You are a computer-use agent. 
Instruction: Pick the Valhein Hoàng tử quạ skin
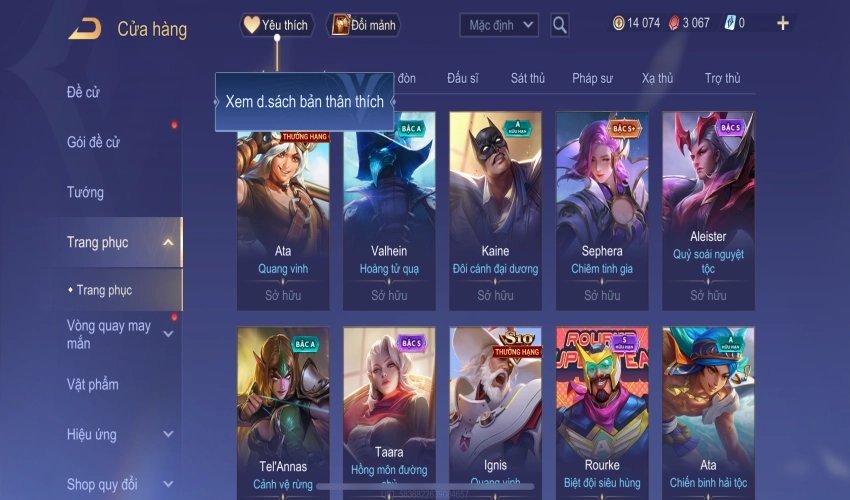[x=389, y=210]
